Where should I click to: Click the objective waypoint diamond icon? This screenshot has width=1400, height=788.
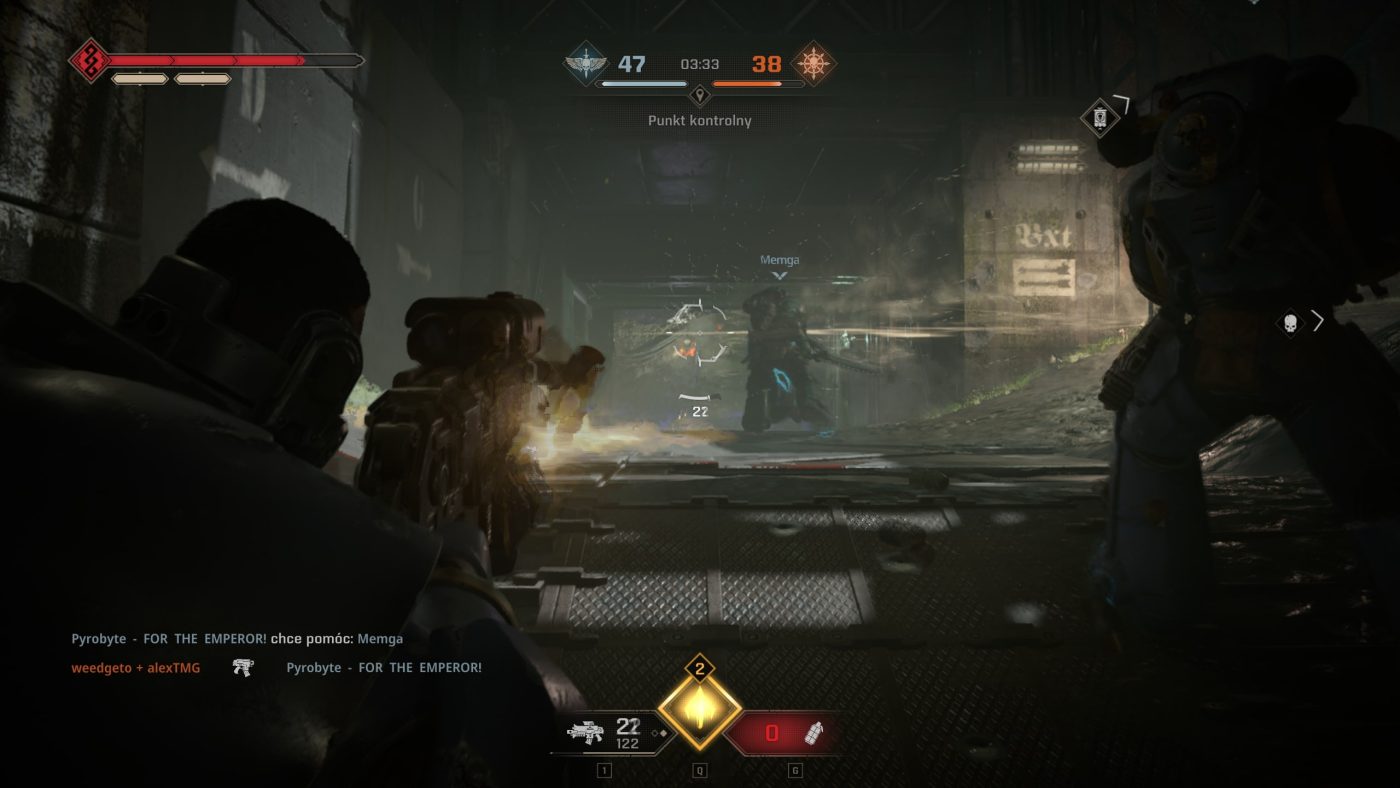1099,118
